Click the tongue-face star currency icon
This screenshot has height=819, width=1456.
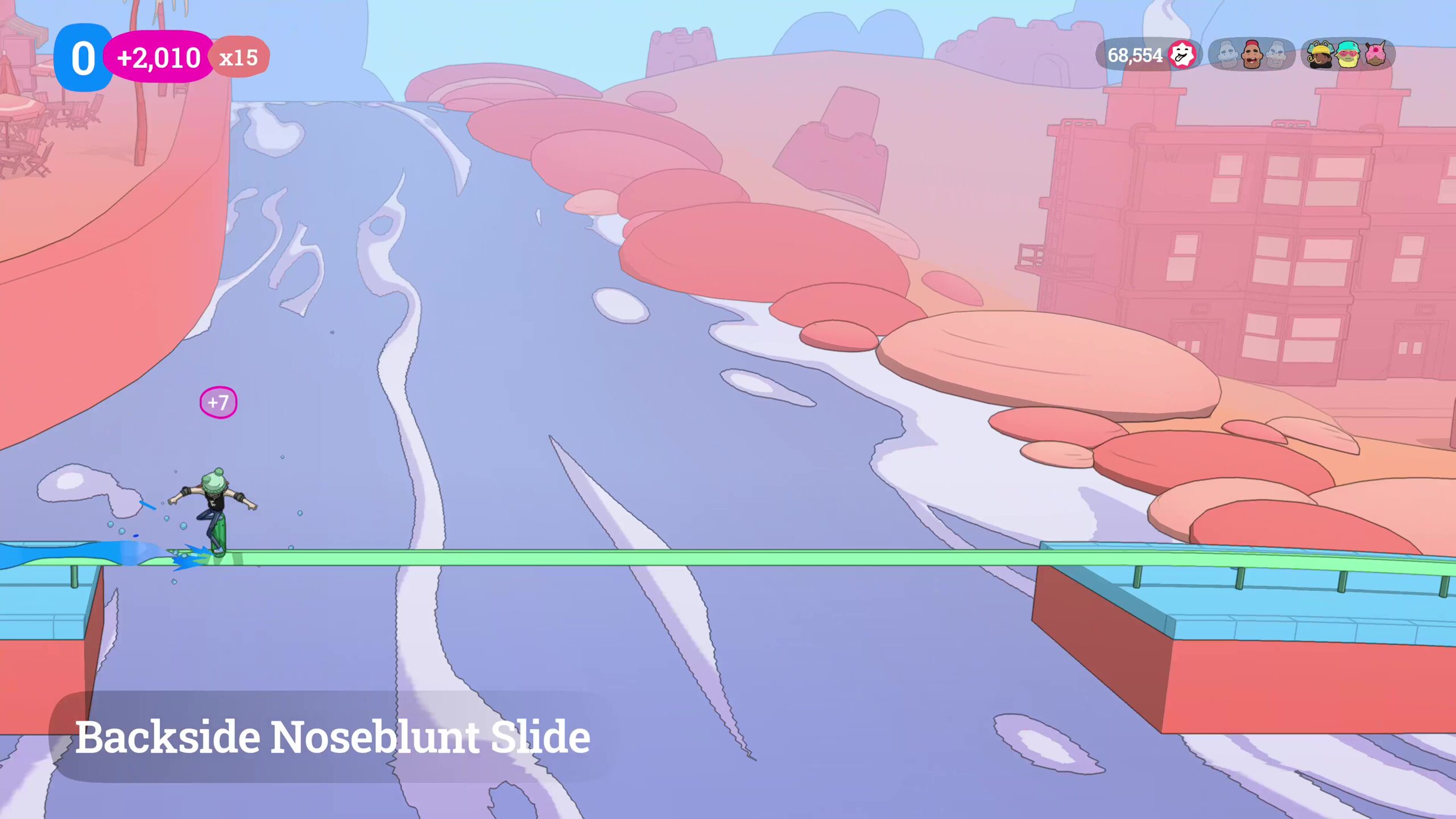(x=1183, y=55)
